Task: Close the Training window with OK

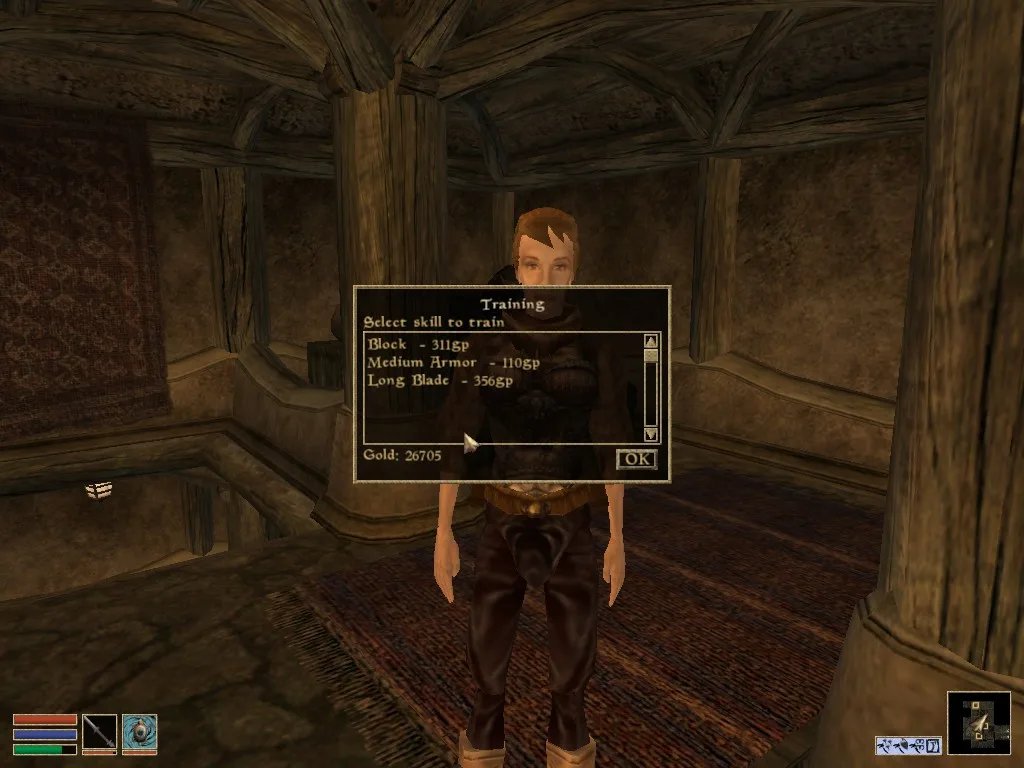Action: [x=636, y=459]
